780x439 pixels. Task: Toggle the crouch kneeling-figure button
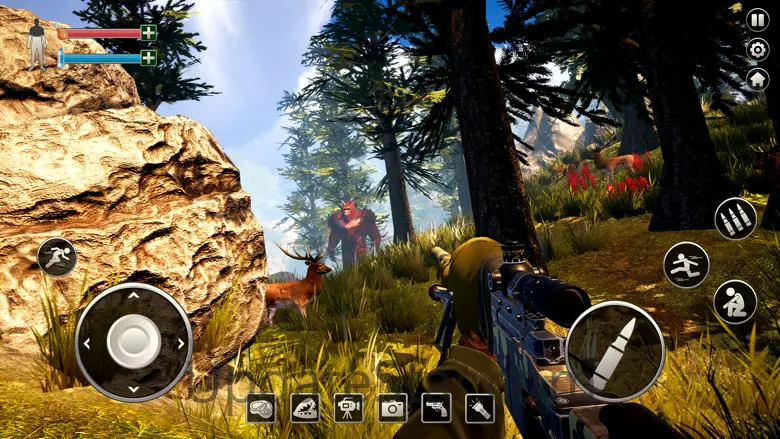(x=735, y=302)
